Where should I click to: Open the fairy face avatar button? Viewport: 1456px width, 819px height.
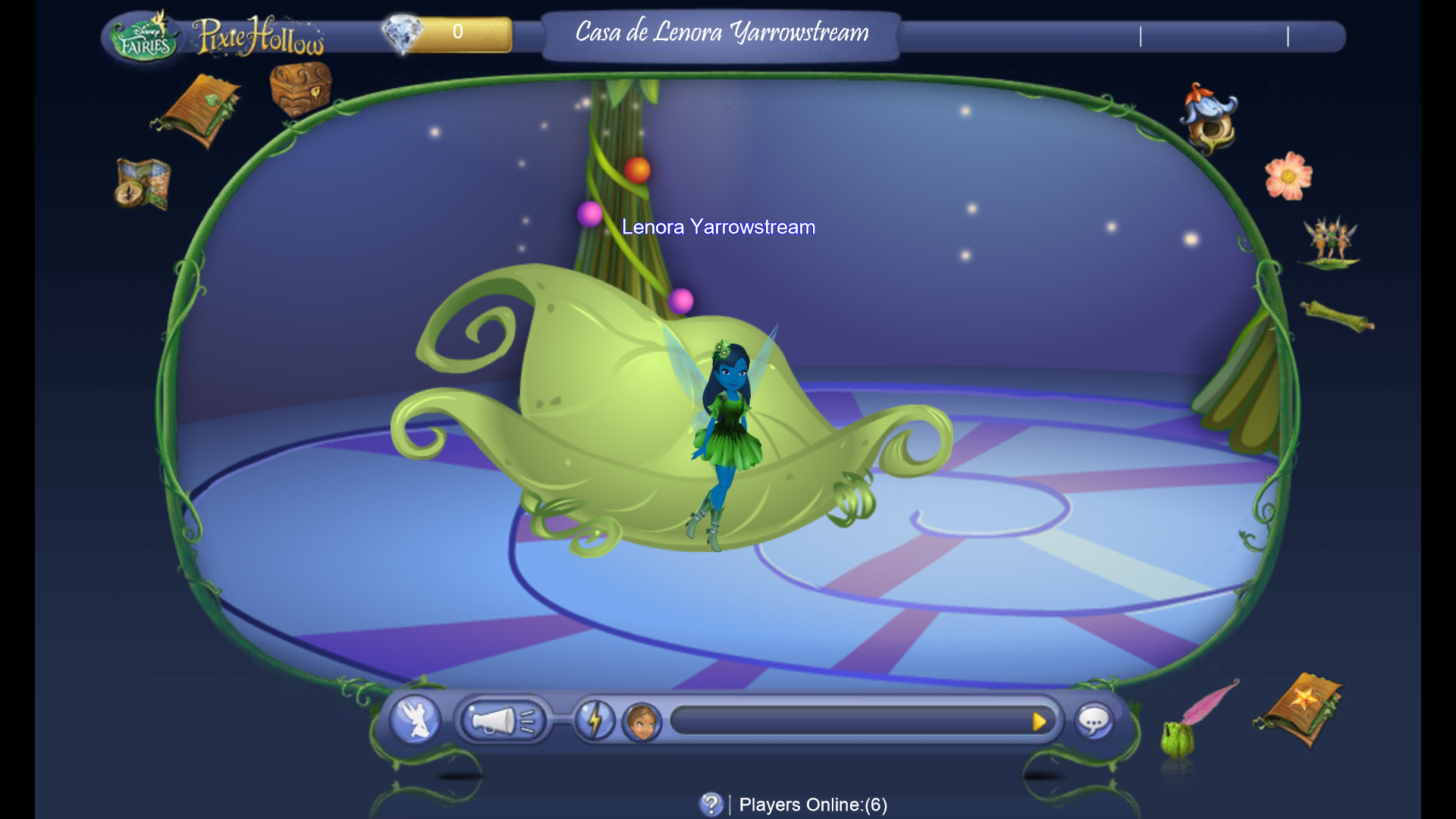point(642,721)
